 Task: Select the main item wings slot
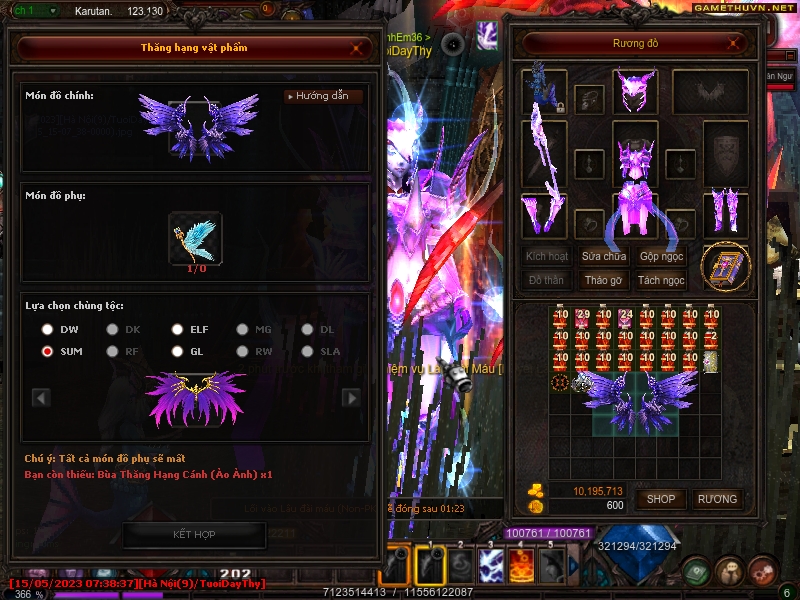[x=194, y=126]
